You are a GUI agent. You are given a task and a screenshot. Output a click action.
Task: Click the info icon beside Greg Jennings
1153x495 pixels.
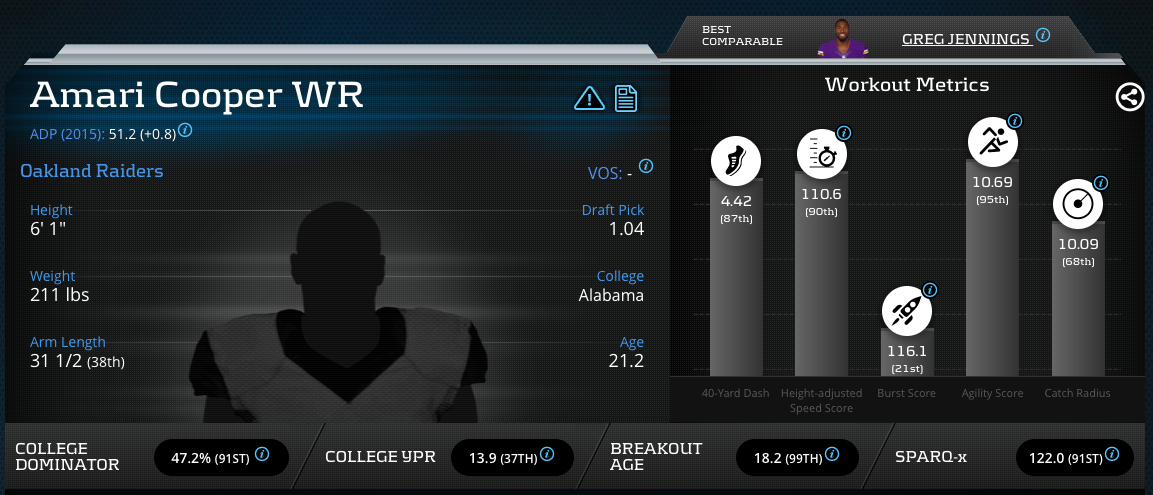(x=1043, y=36)
